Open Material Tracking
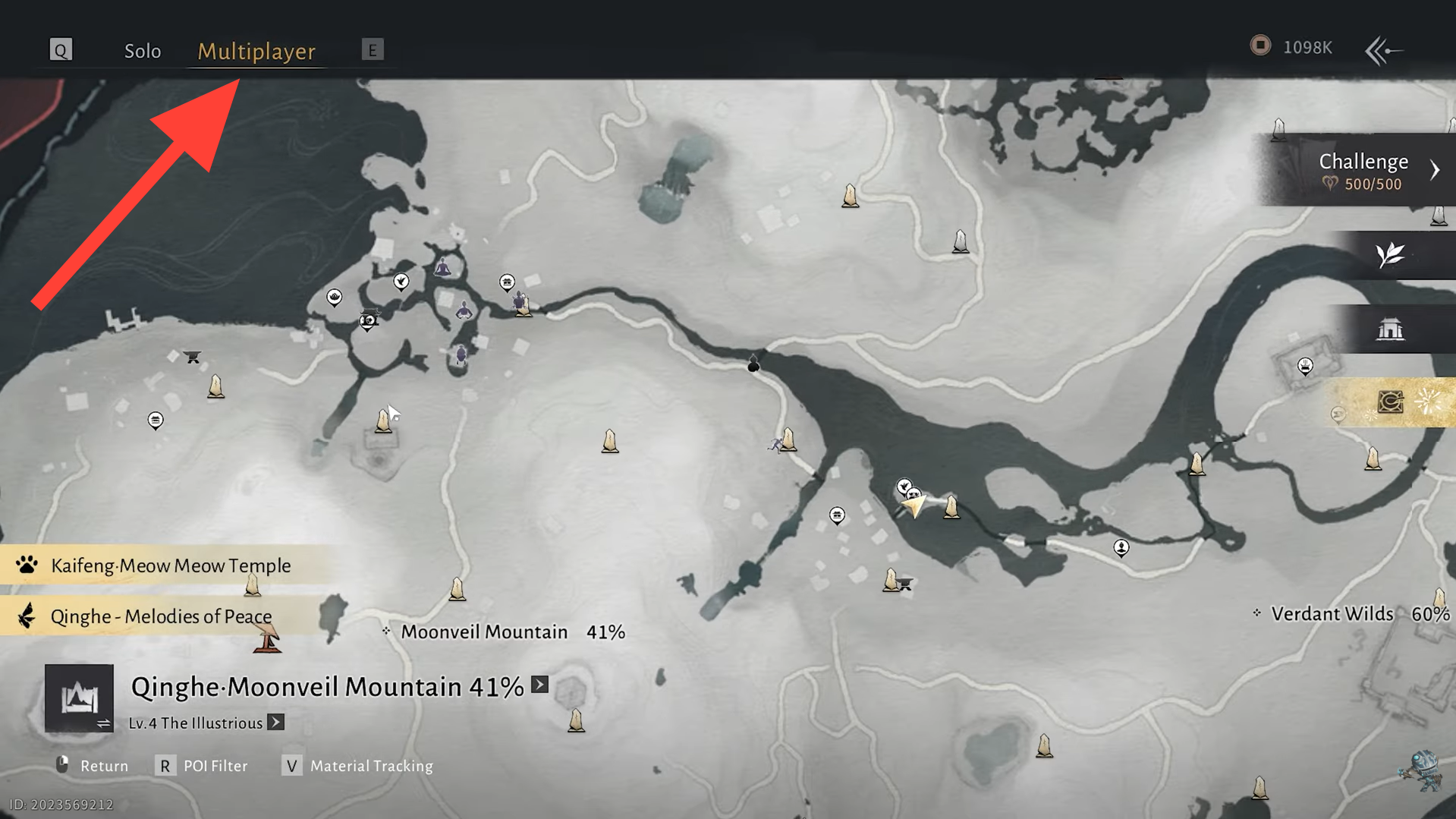The width and height of the screenshot is (1456, 819). click(357, 766)
